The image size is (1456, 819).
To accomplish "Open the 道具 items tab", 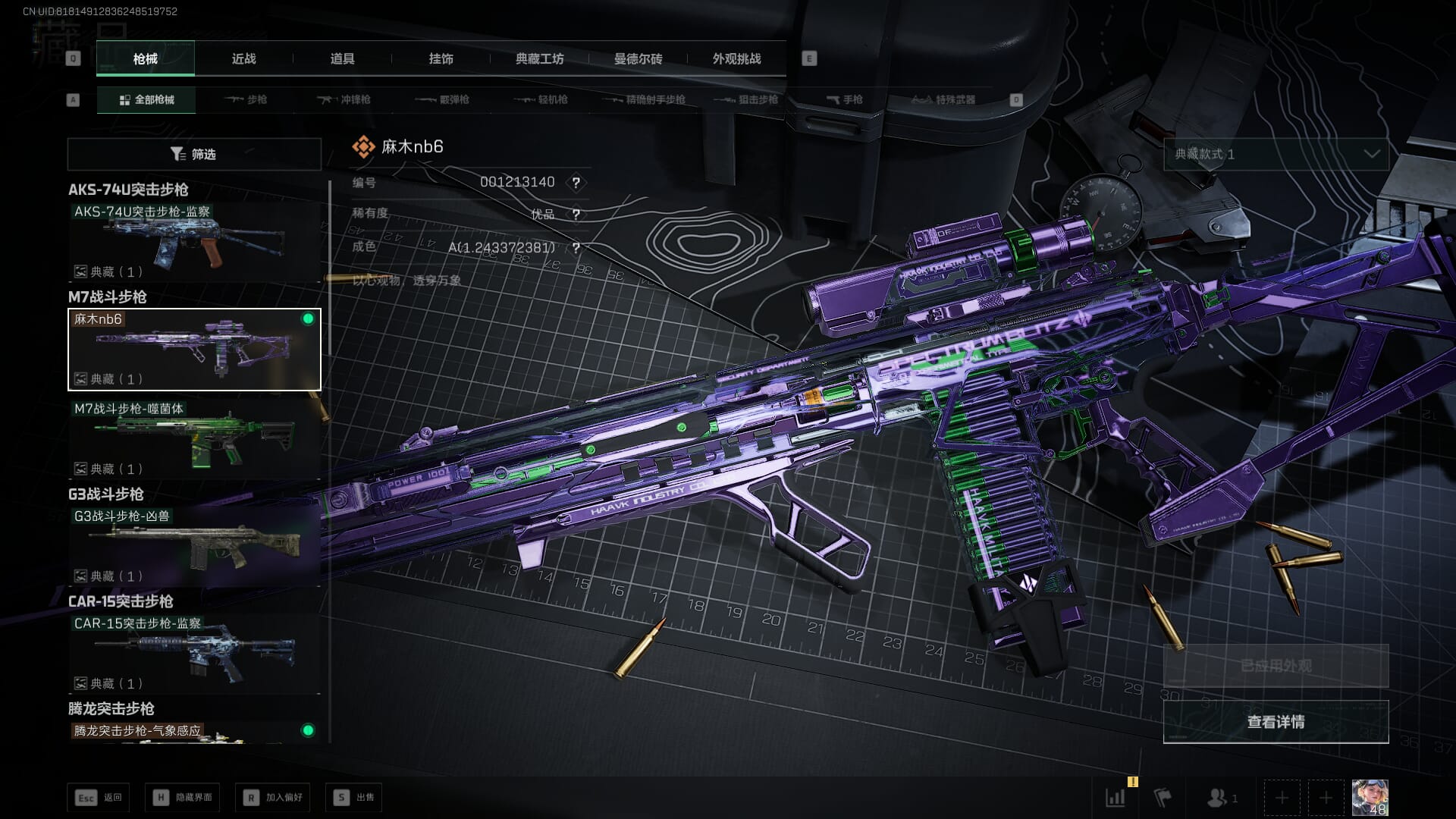I will click(x=342, y=58).
